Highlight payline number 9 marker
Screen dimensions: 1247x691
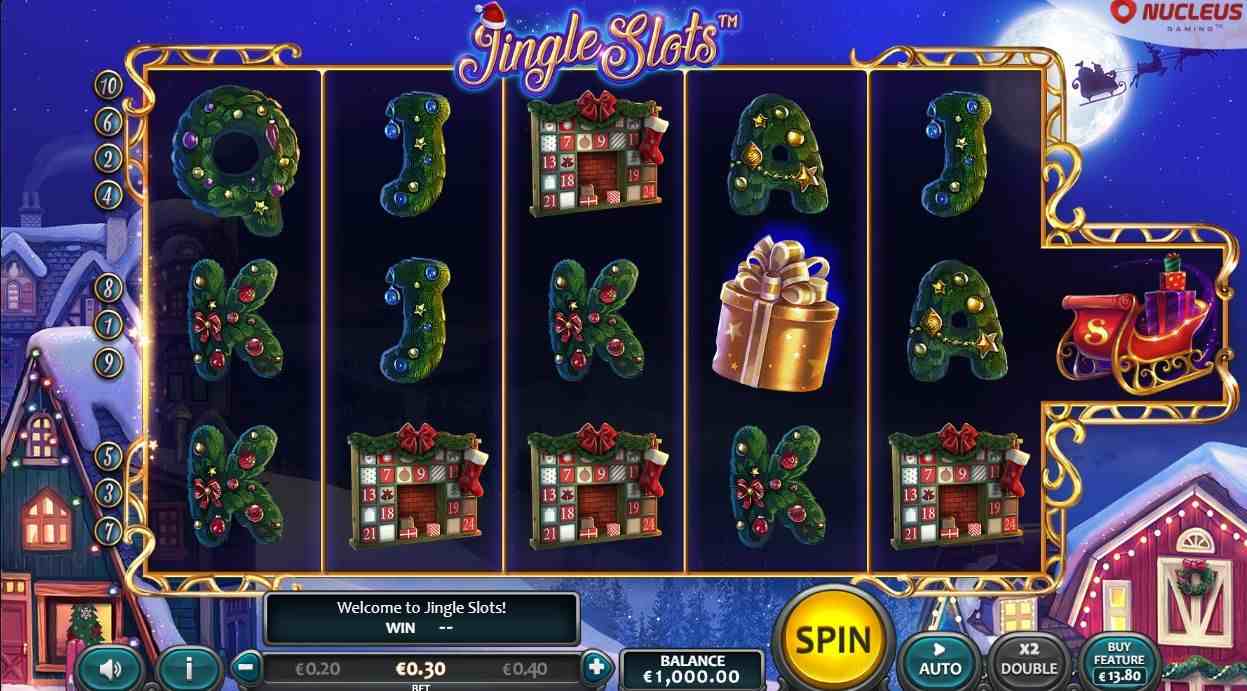[108, 362]
